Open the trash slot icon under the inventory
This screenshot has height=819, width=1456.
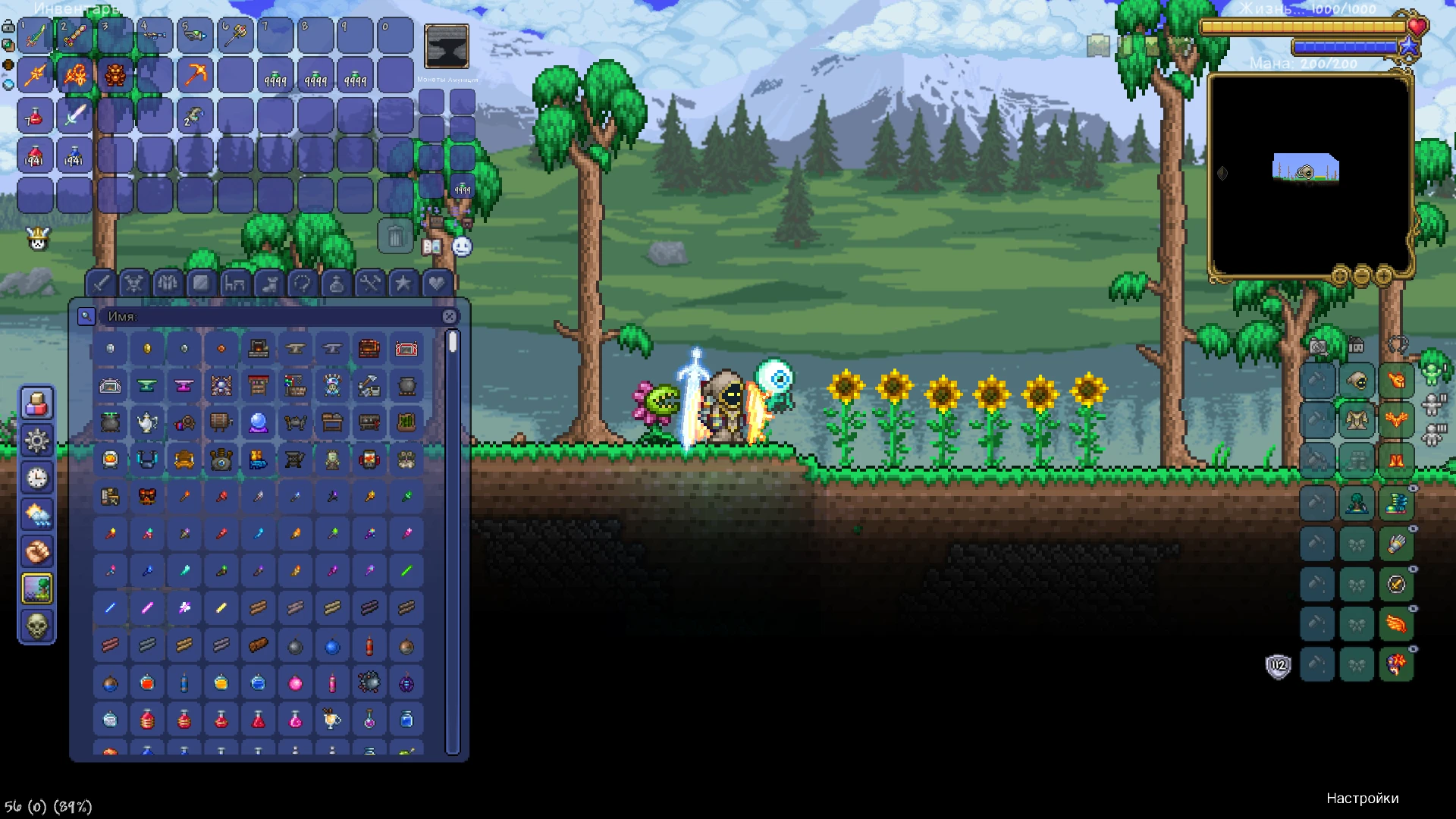coord(395,237)
